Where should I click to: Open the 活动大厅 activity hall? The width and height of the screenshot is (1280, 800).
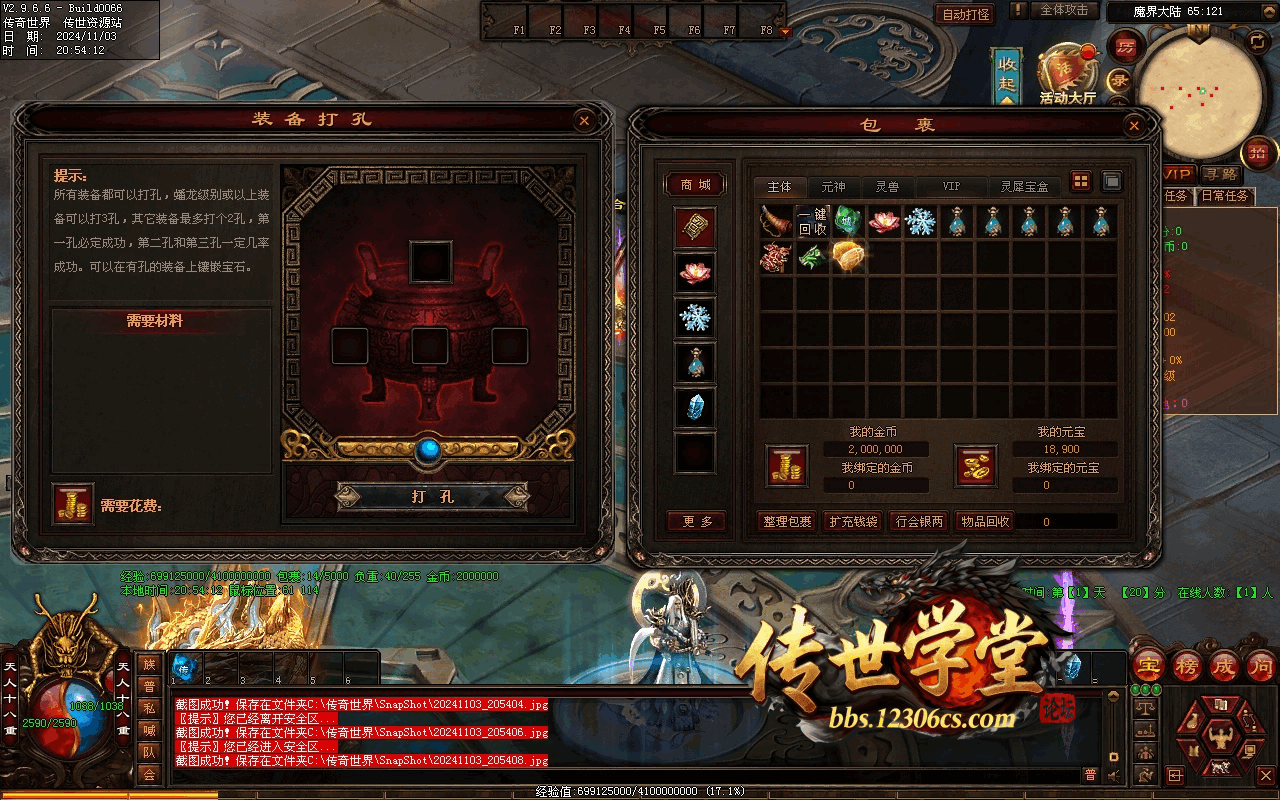1067,75
